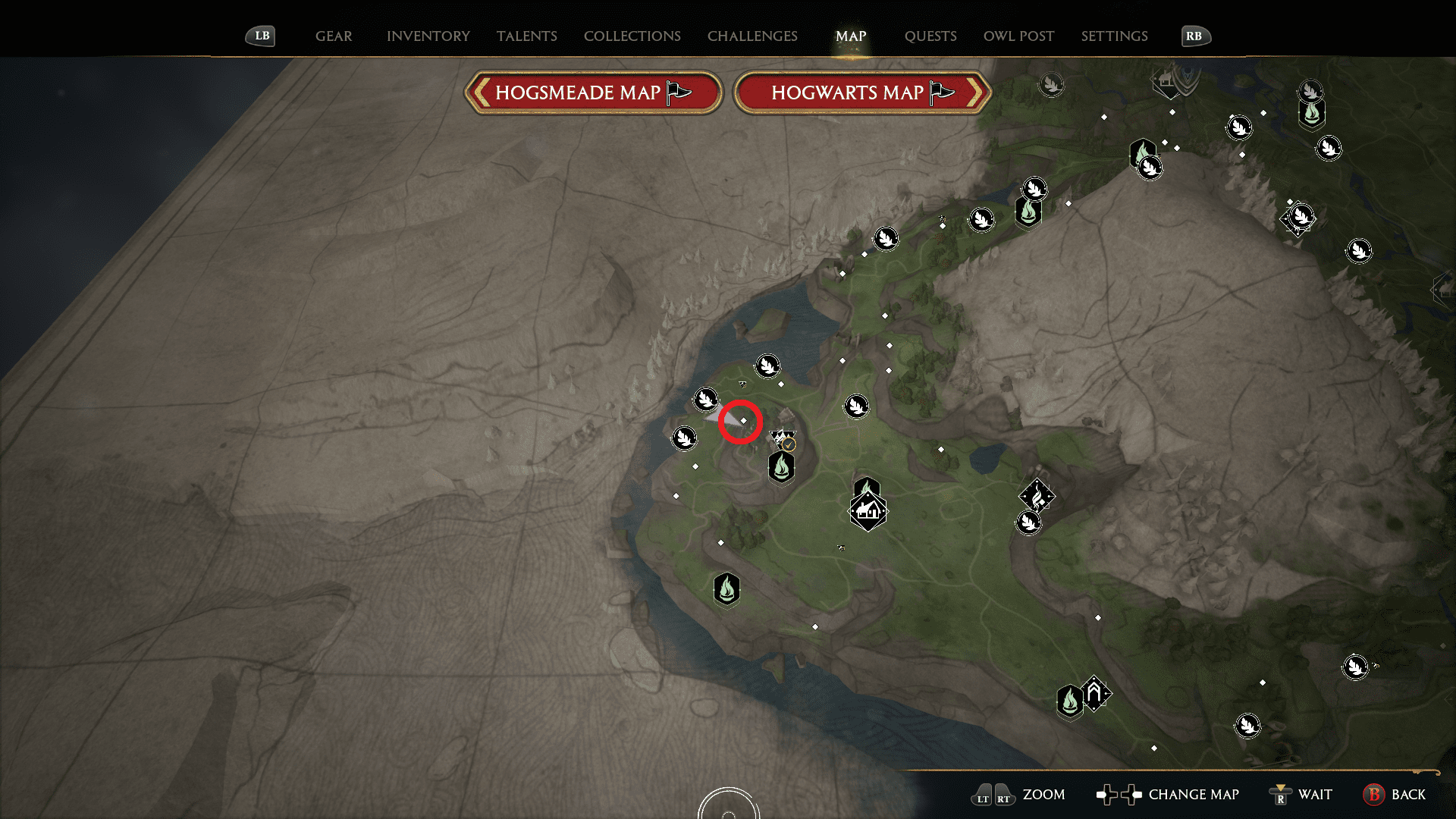Open the Challenges screen
Viewport: 1456px width, 819px height.
(752, 36)
